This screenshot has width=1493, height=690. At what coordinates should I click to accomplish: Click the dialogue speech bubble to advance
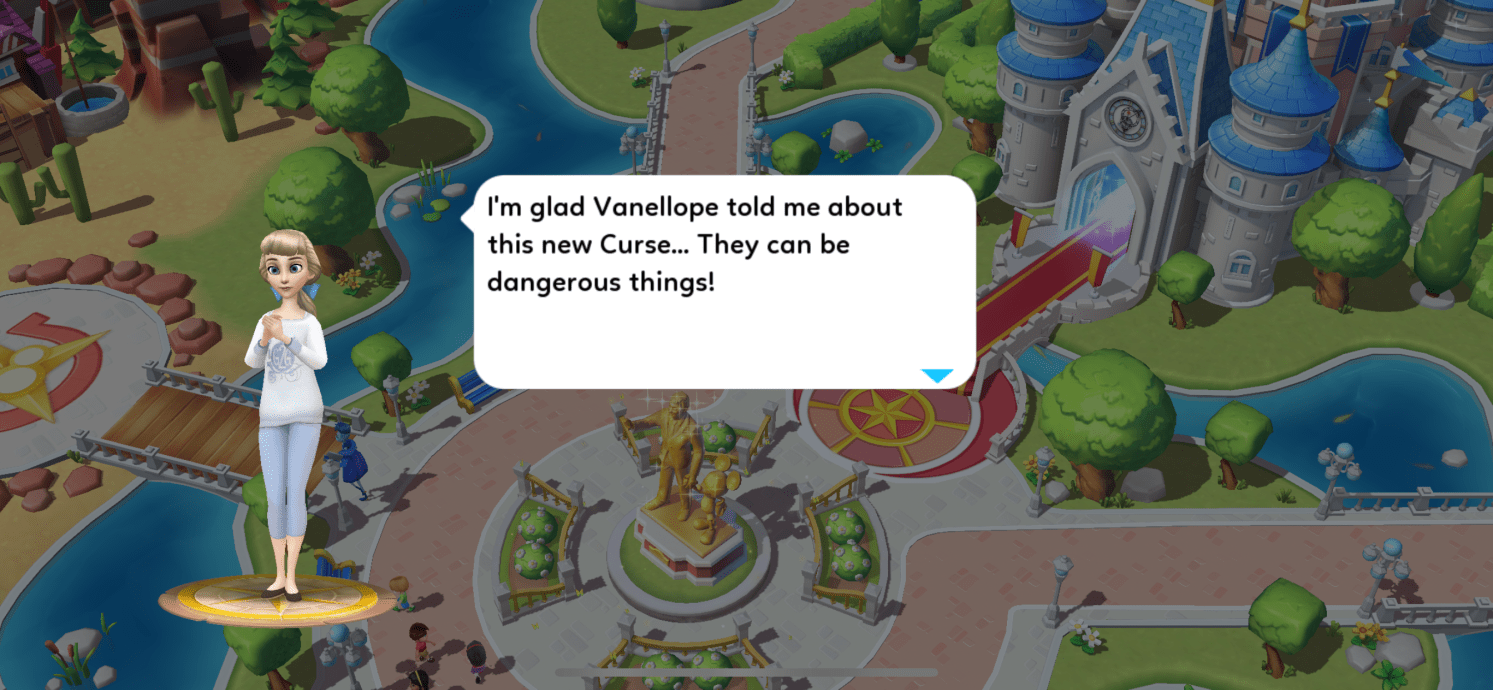[x=723, y=282]
